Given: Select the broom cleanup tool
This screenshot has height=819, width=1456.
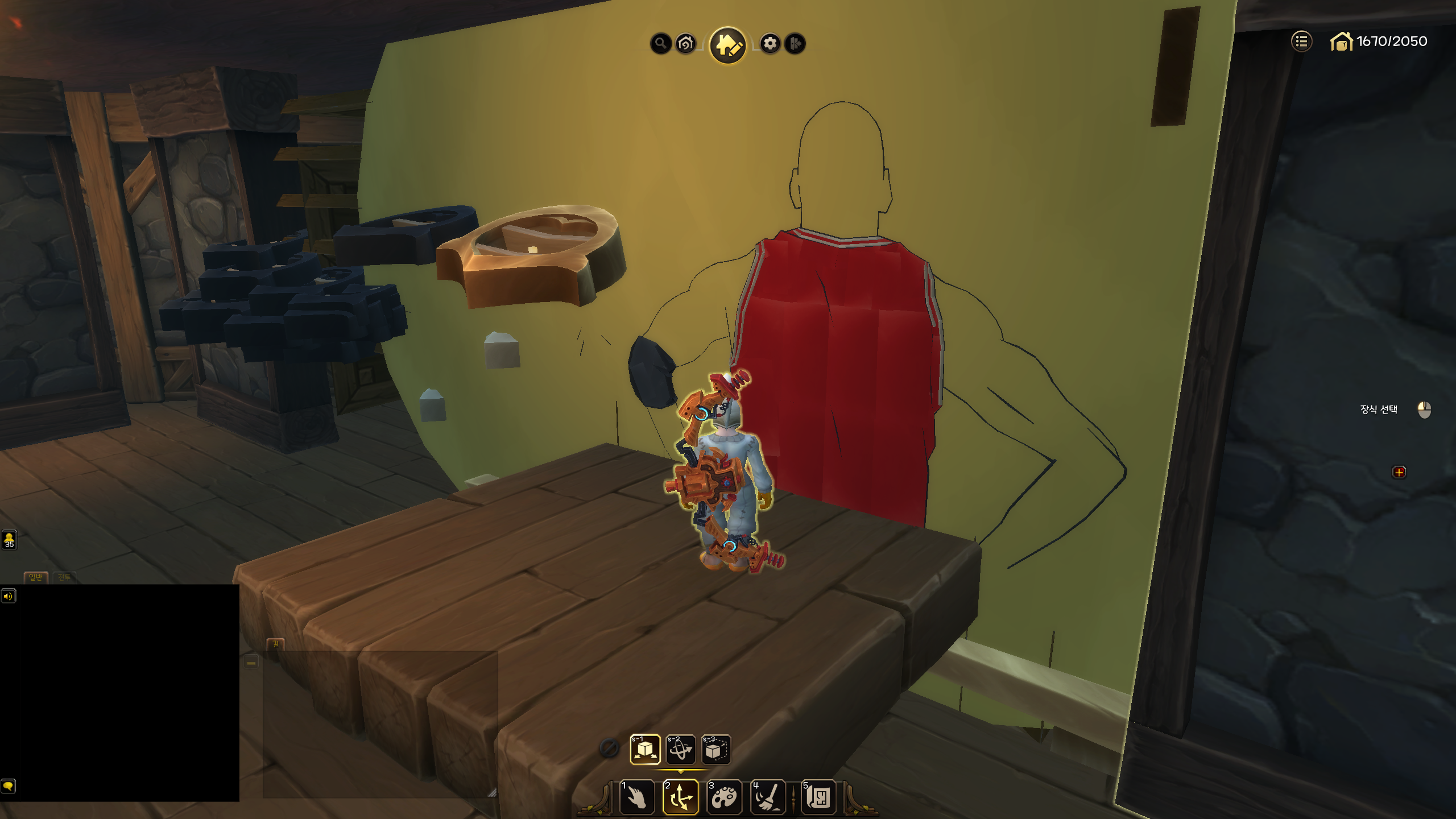Looking at the screenshot, I should point(768,797).
